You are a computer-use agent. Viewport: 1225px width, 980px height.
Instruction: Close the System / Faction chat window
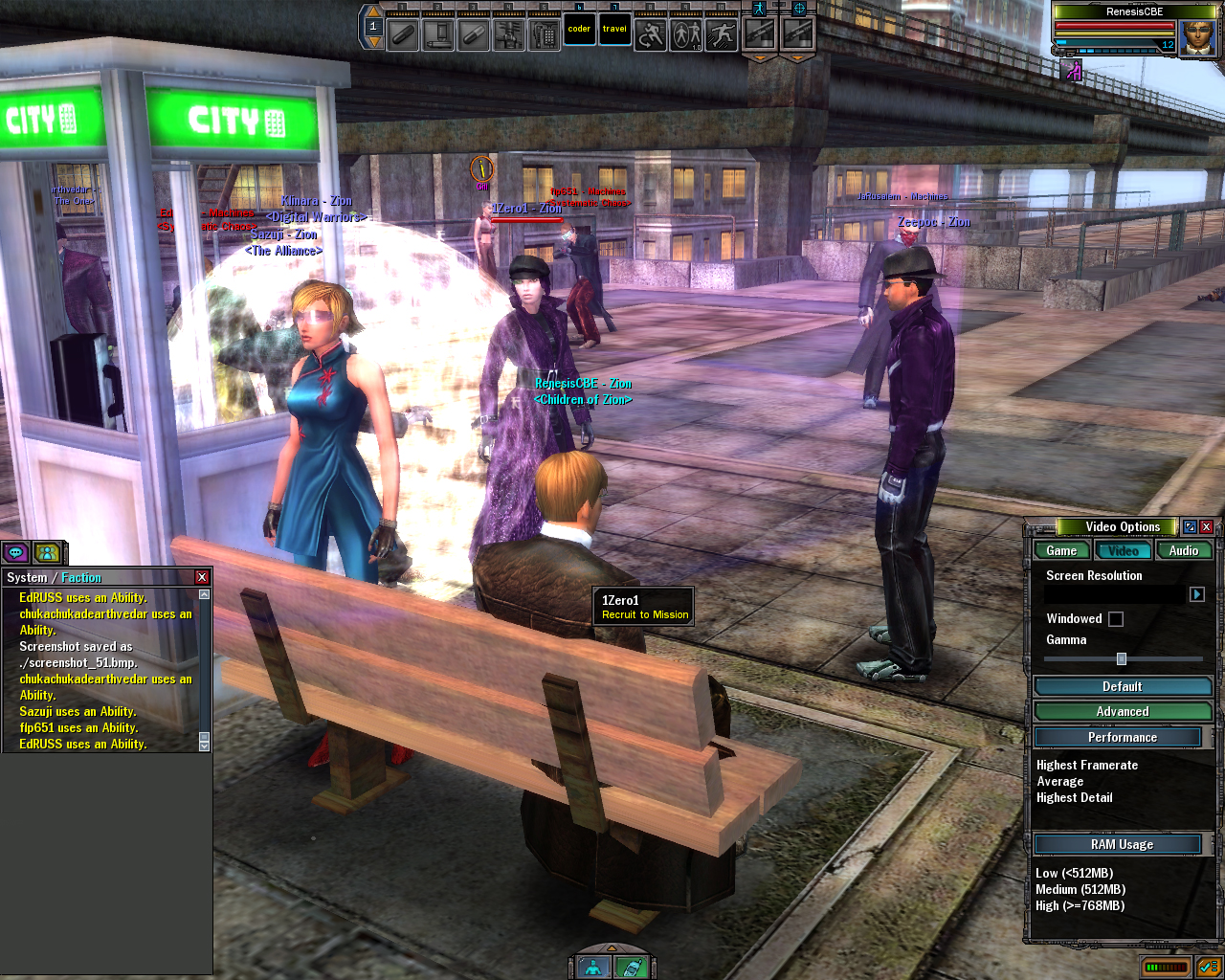[202, 577]
